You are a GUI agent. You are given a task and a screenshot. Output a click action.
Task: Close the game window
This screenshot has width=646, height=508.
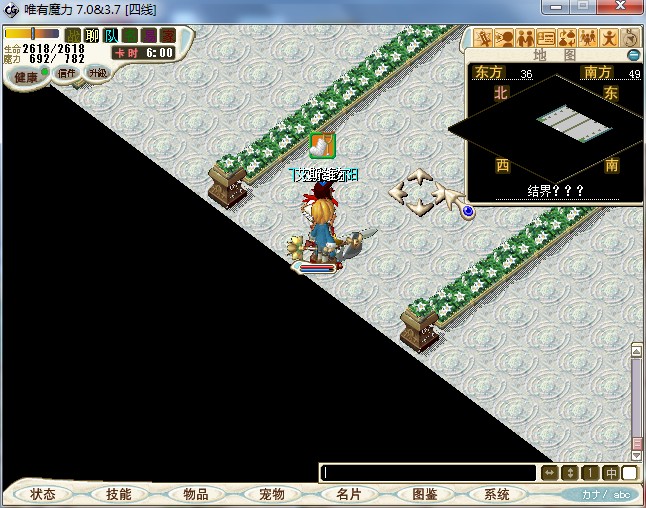[x=623, y=9]
